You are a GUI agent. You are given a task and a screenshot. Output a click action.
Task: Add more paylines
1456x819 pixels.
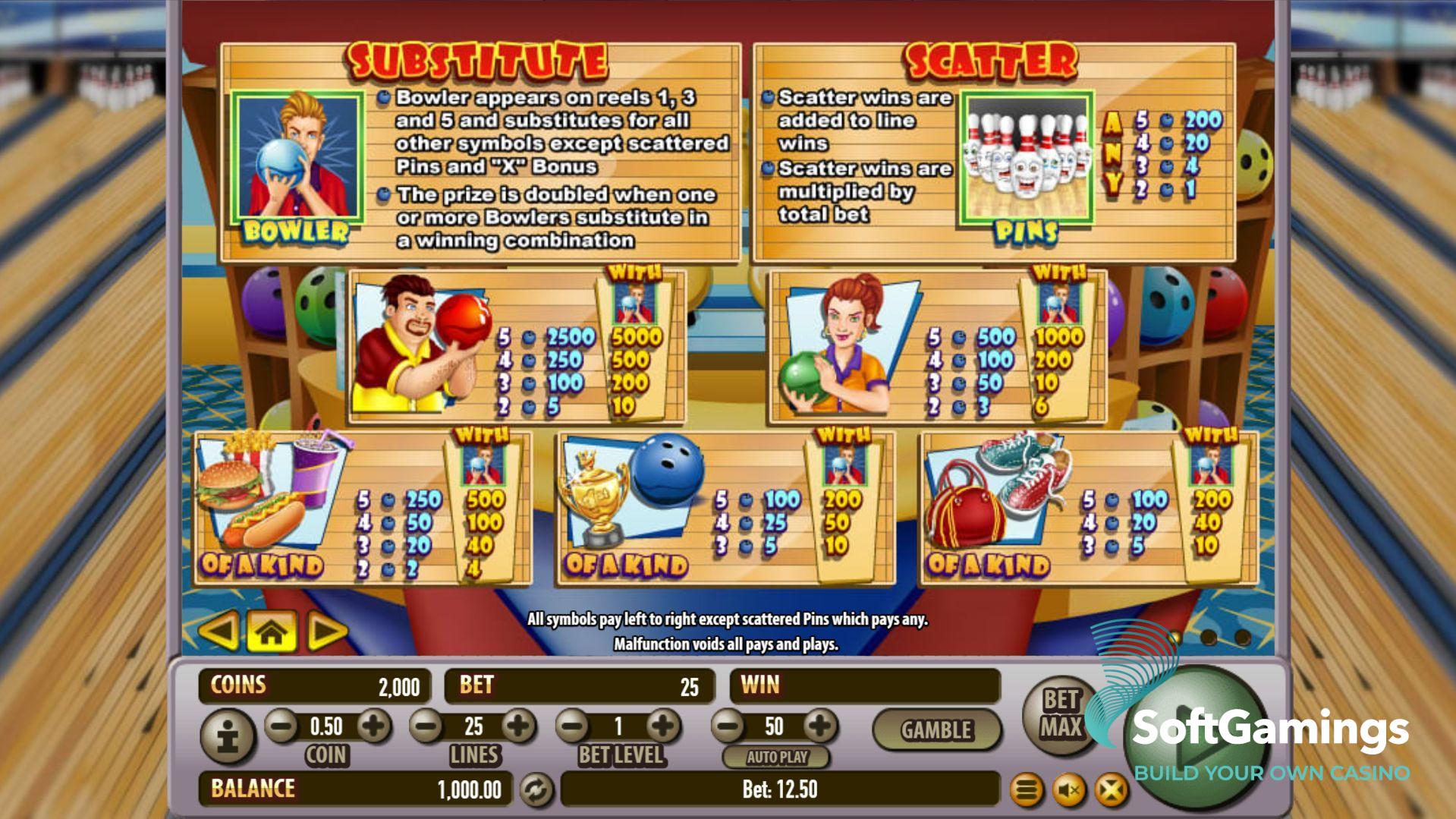click(x=519, y=726)
